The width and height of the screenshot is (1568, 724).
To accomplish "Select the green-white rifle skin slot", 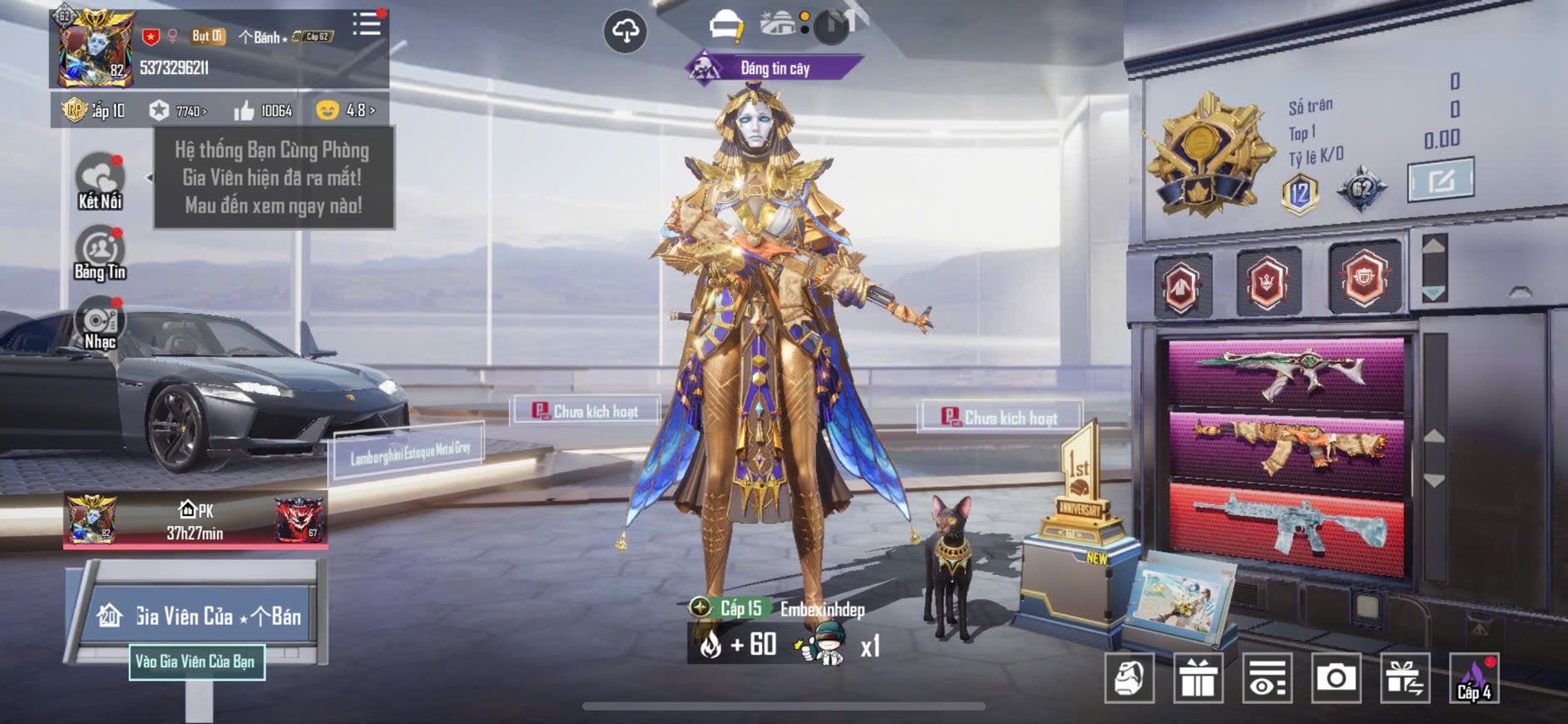I will click(1285, 373).
